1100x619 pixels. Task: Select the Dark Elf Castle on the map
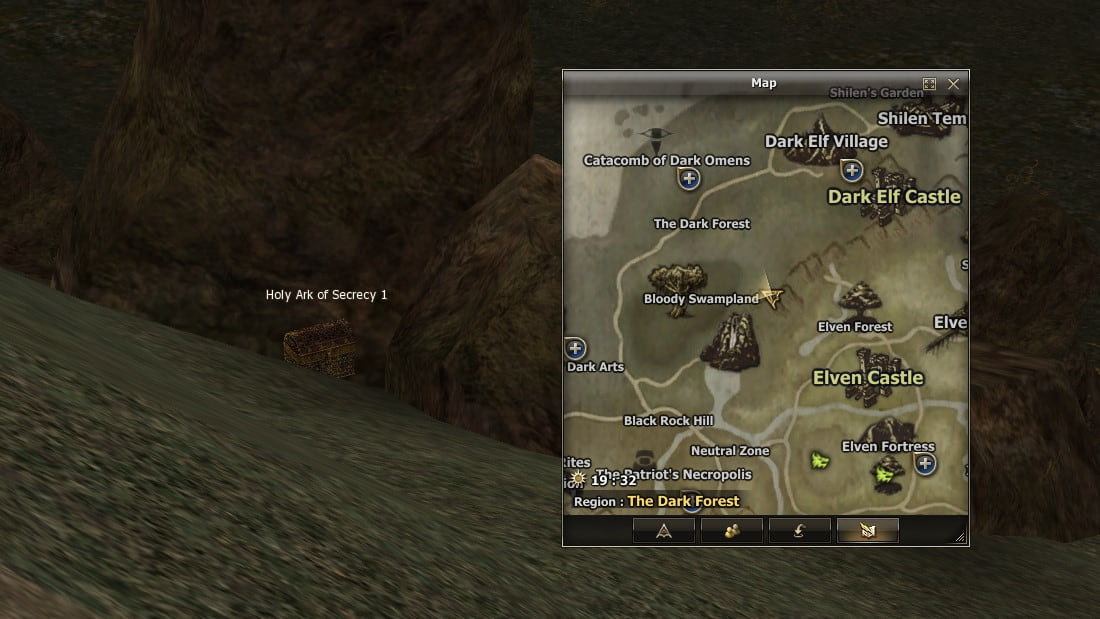pos(895,196)
